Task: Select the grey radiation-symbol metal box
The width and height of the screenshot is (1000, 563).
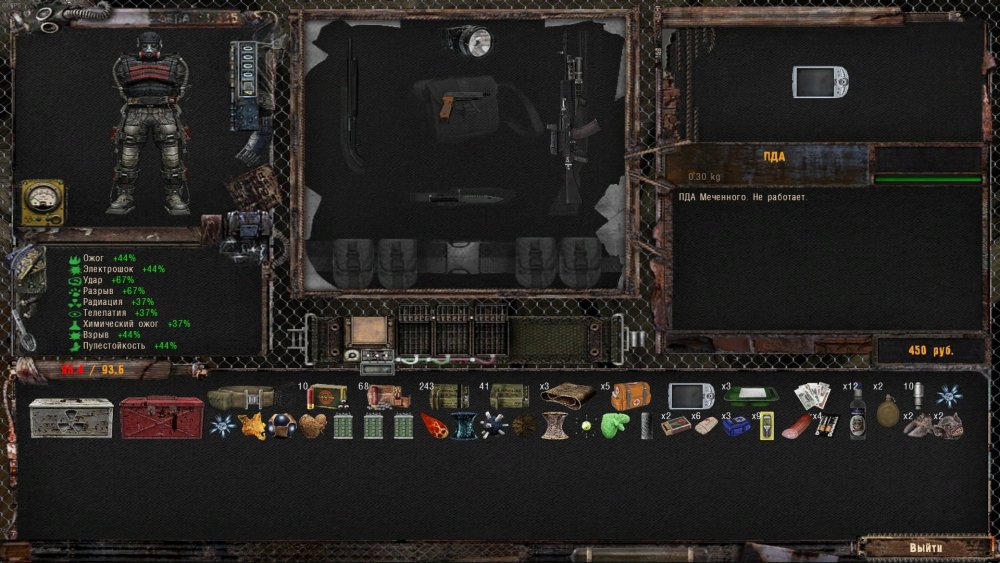Action: pos(70,418)
